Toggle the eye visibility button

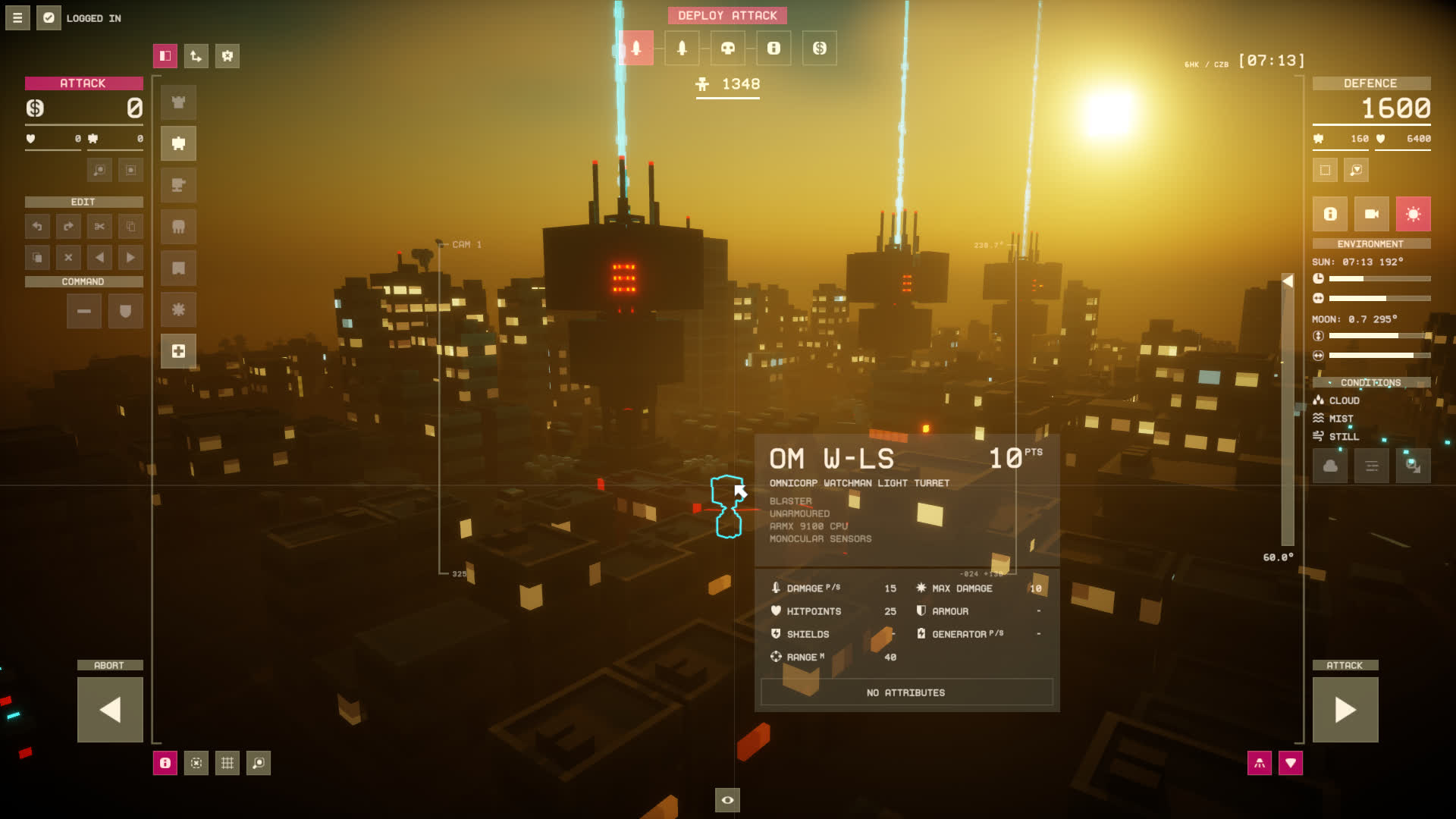727,800
